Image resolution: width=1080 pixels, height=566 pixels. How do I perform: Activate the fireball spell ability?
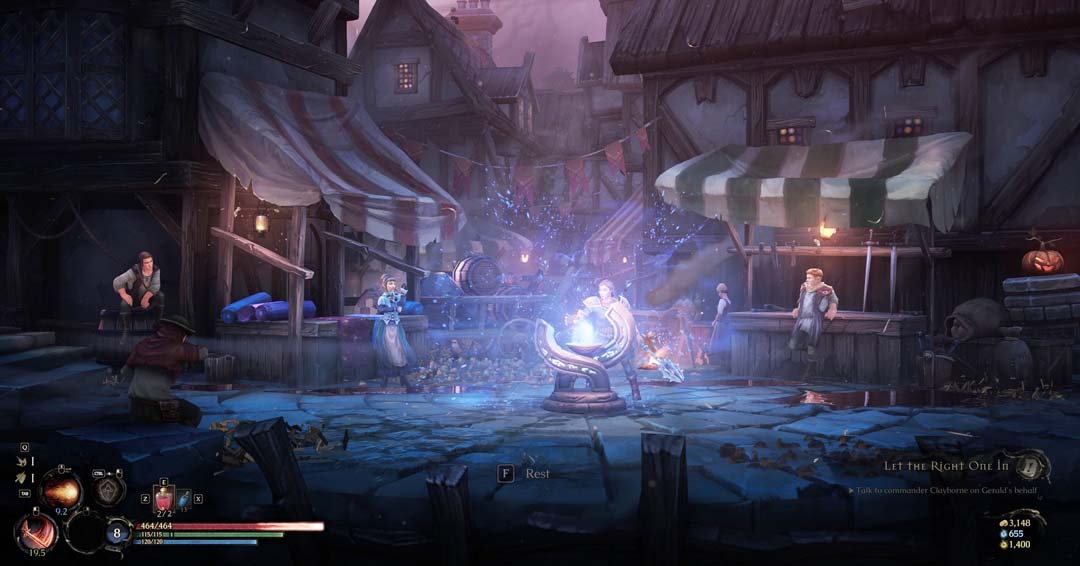point(61,490)
